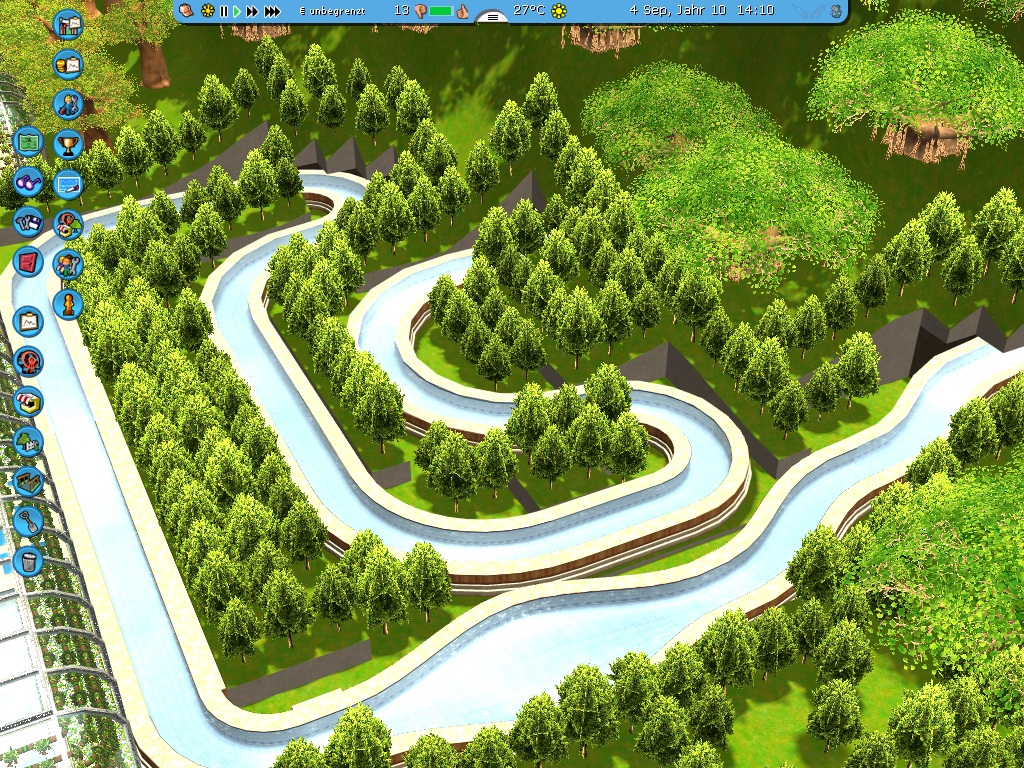The width and height of the screenshot is (1024, 768).
Task: Open the wrench and floppy disk options
Action: coord(28,222)
